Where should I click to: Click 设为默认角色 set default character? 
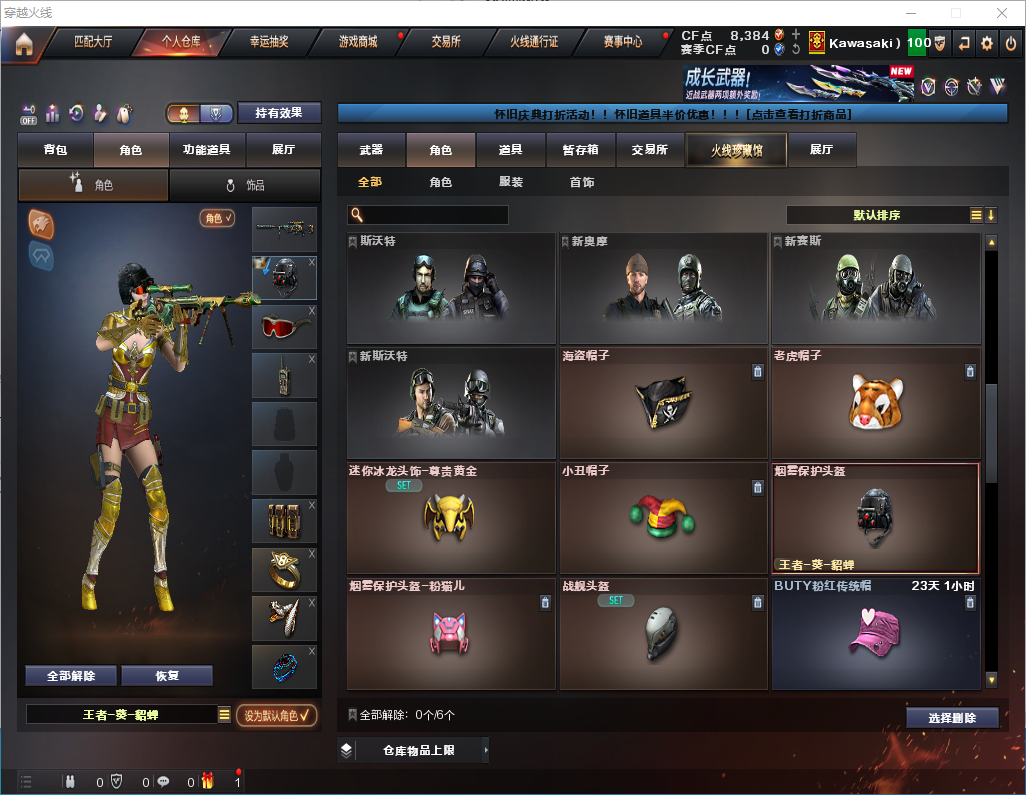[276, 715]
